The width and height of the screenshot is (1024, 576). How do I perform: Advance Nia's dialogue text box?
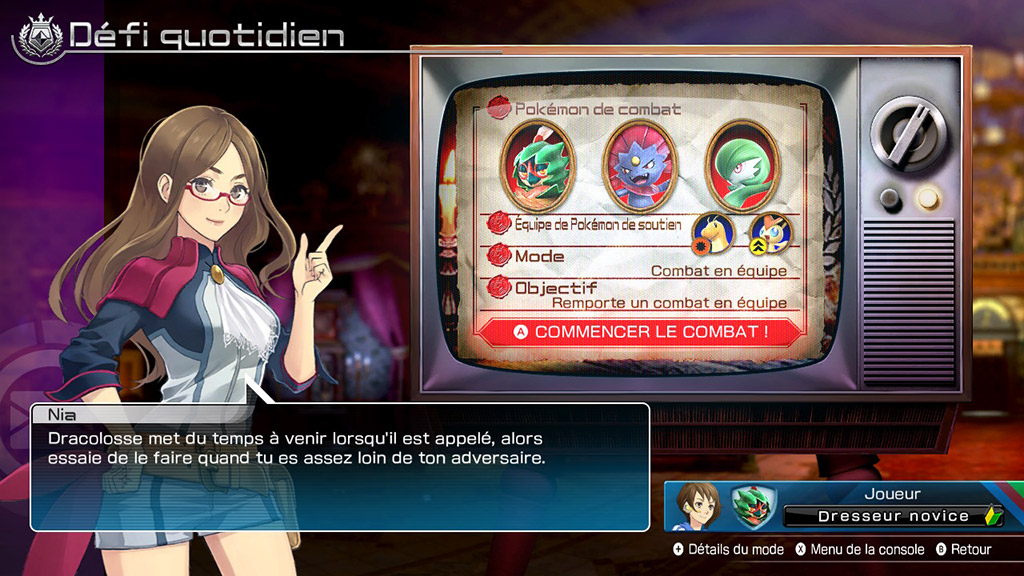[340, 466]
